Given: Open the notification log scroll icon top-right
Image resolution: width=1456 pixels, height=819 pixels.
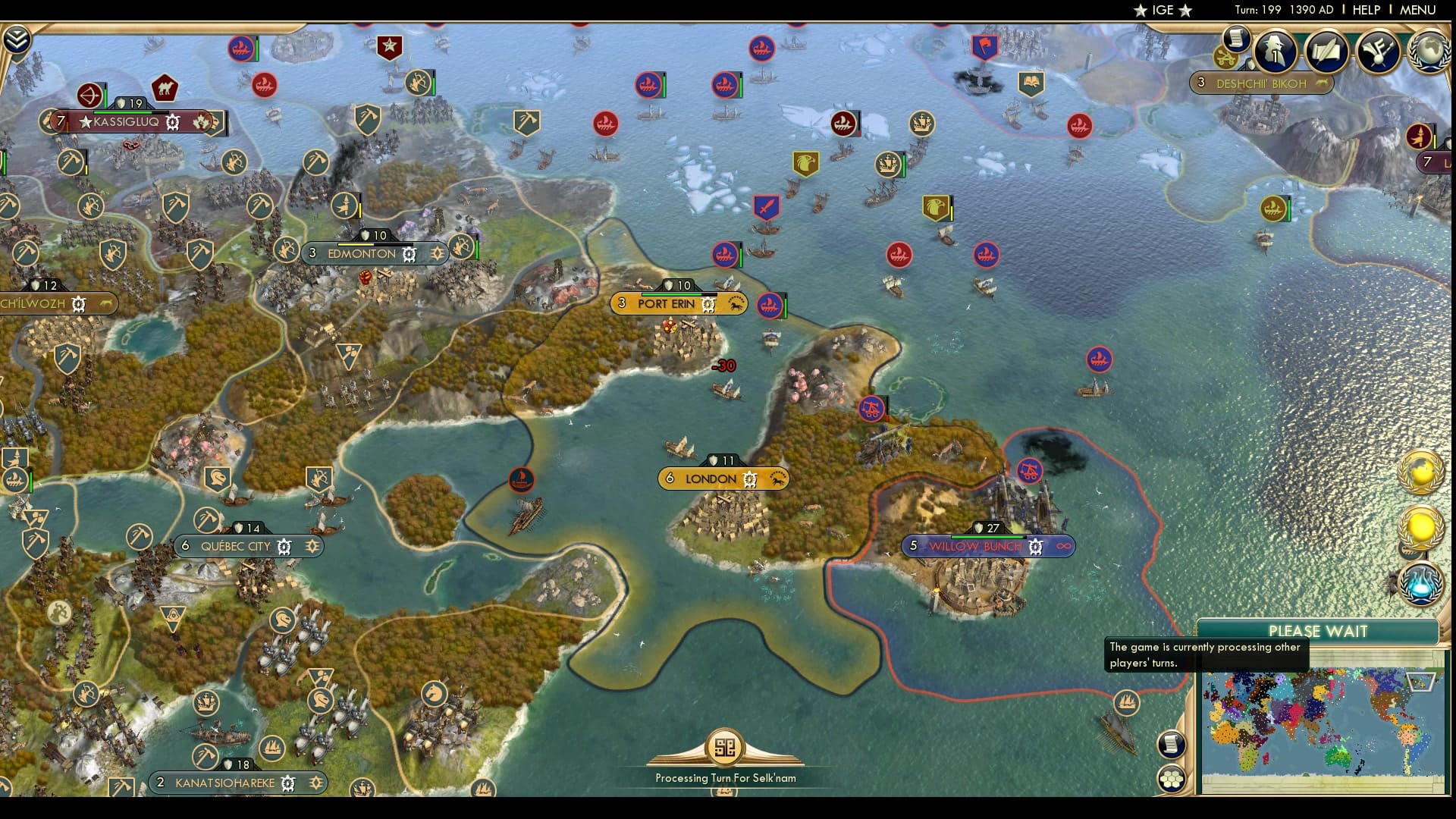Looking at the screenshot, I should (x=1235, y=38).
